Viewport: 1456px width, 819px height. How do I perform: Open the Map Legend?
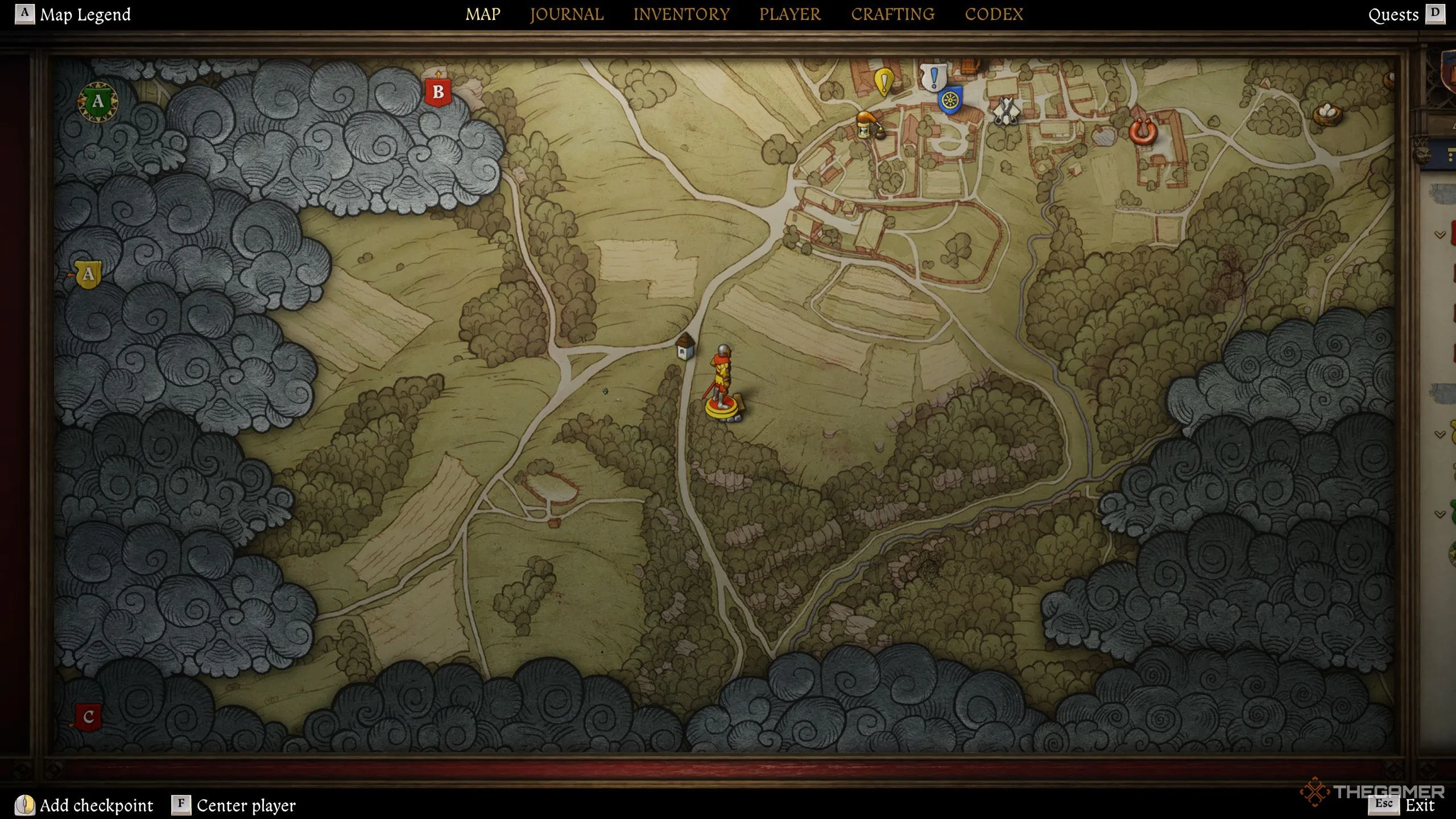pos(85,14)
